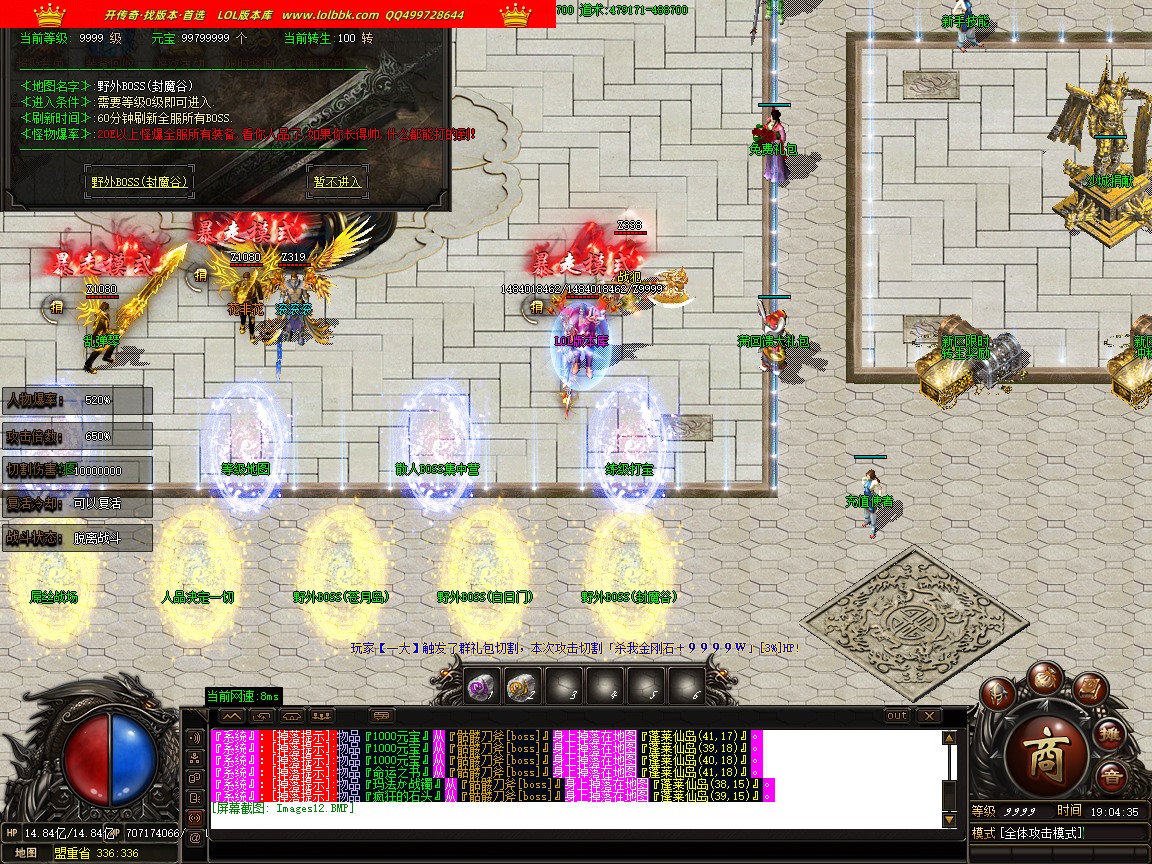The width and height of the screenshot is (1152, 864).
Task: Click the 'out' button above chat
Action: 897,716
